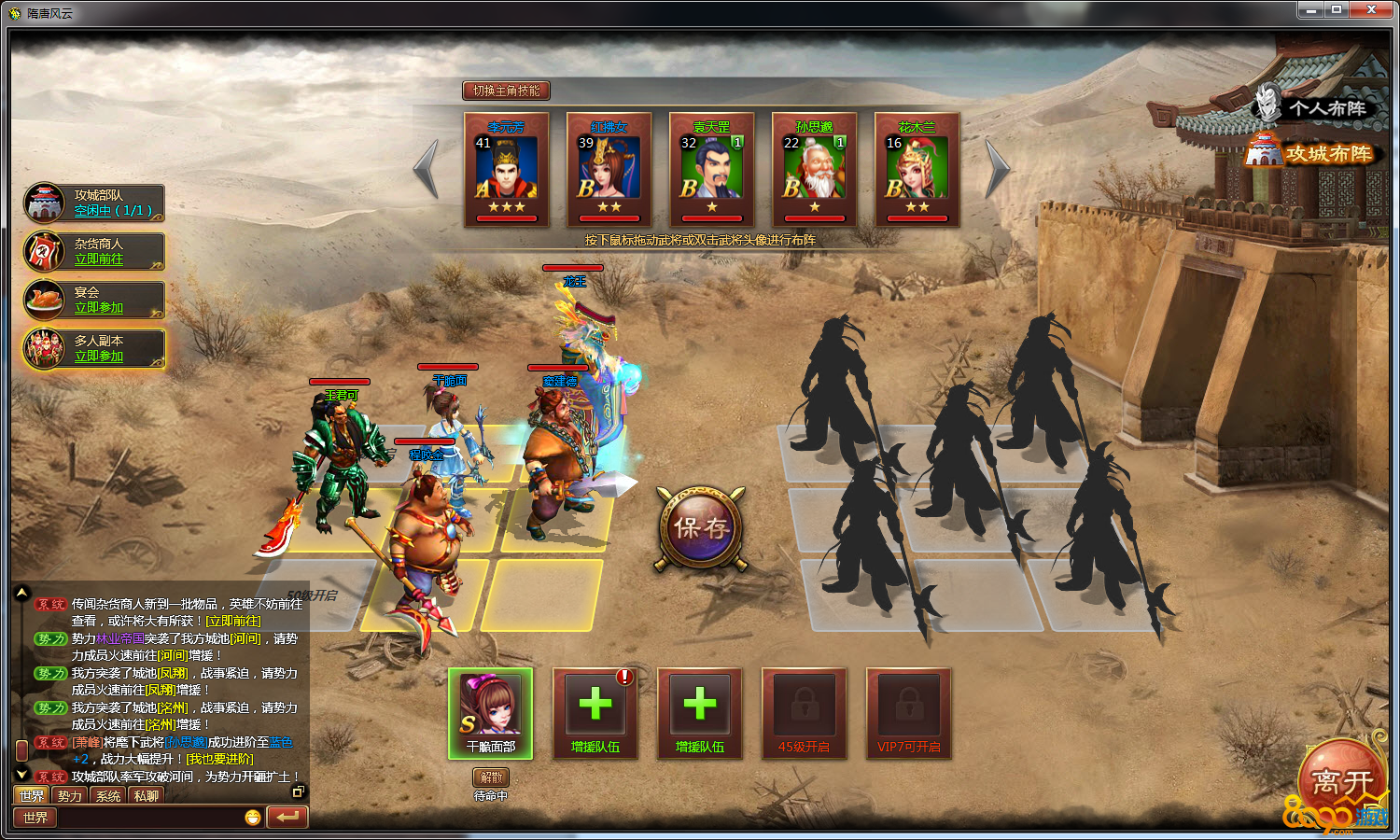Select the 孙思邈 hero card
Viewport: 1400px width, 840px height.
coord(815,171)
